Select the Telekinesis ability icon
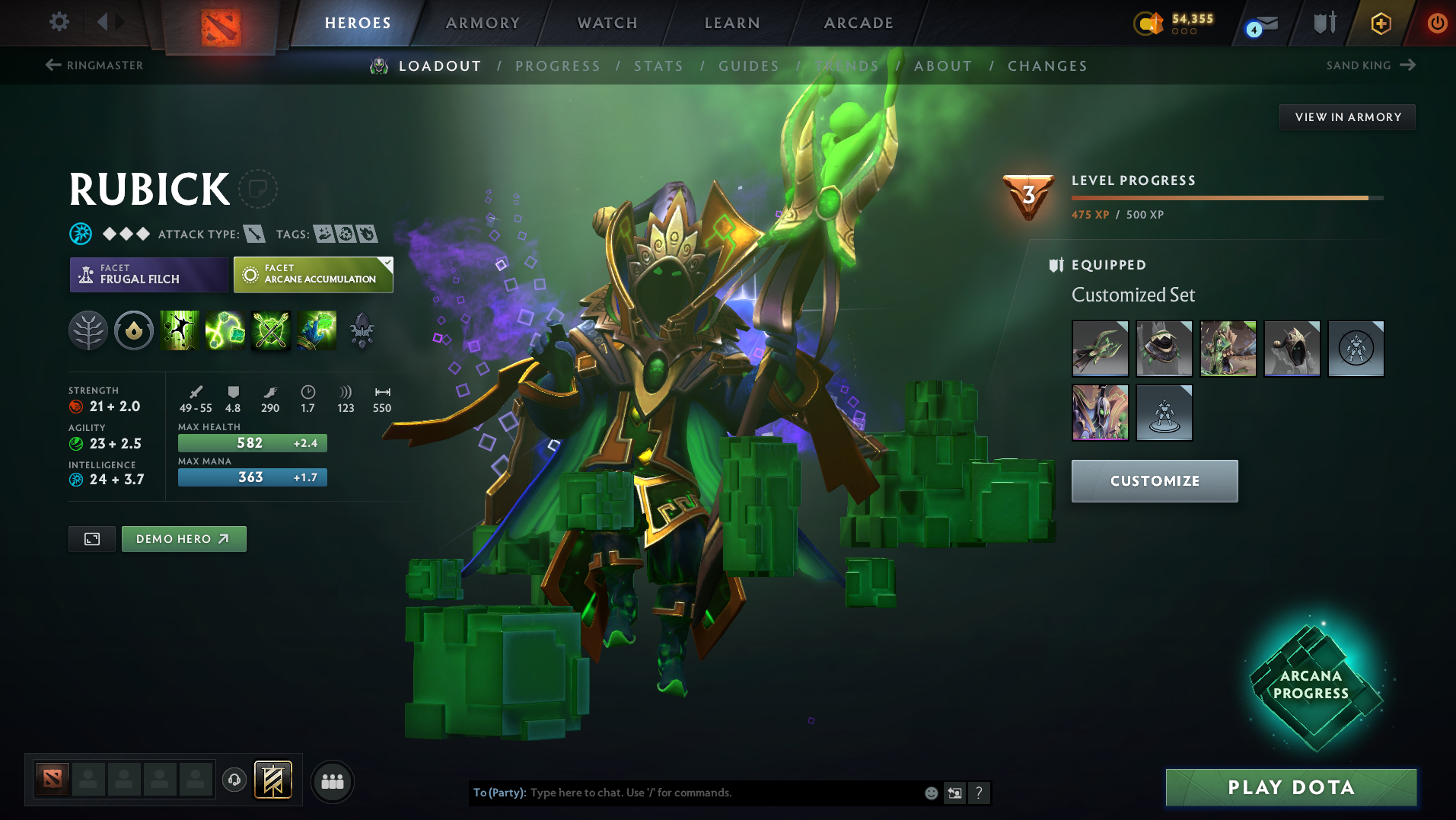Viewport: 1456px width, 820px height. click(180, 330)
